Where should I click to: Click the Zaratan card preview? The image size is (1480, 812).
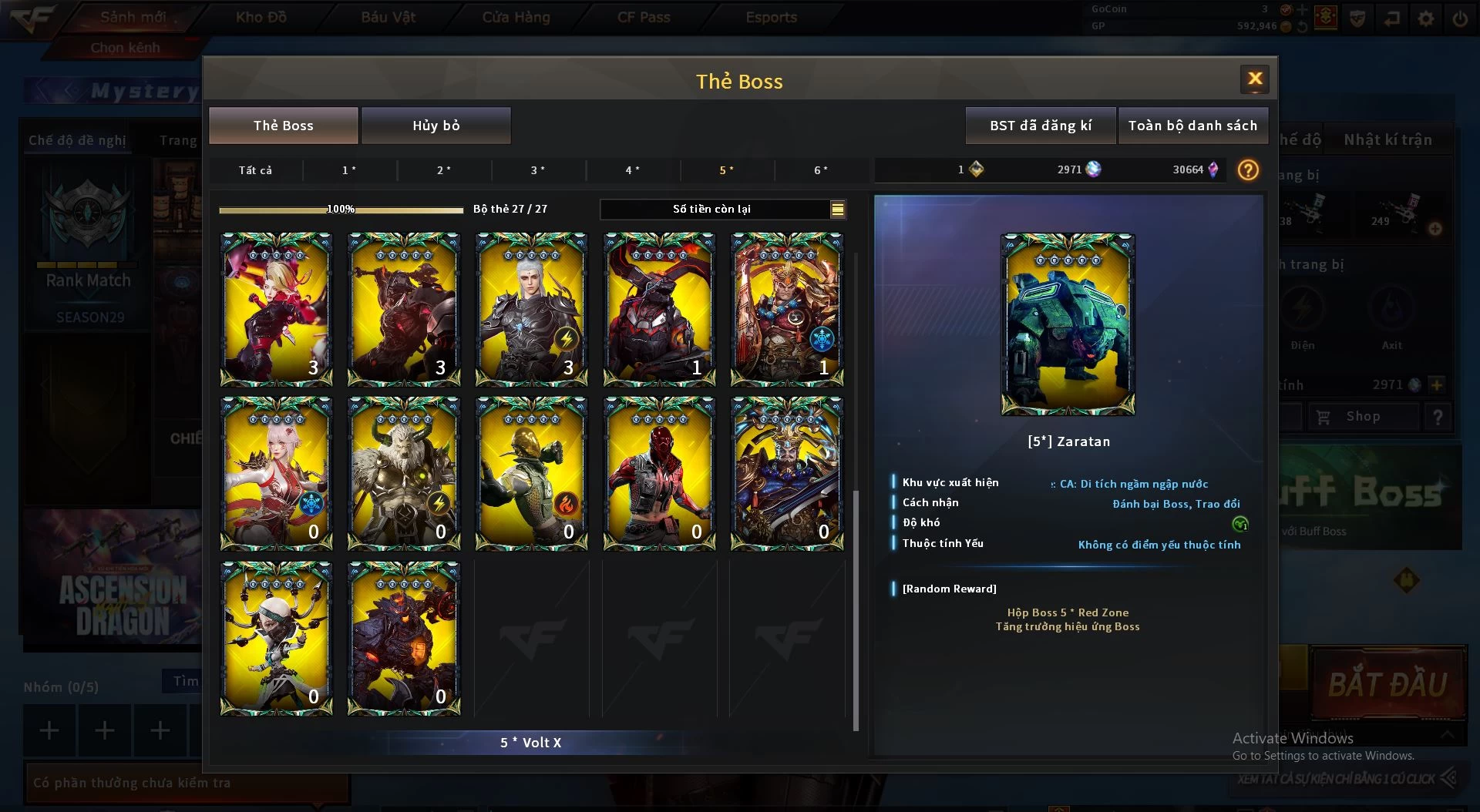click(x=1068, y=324)
